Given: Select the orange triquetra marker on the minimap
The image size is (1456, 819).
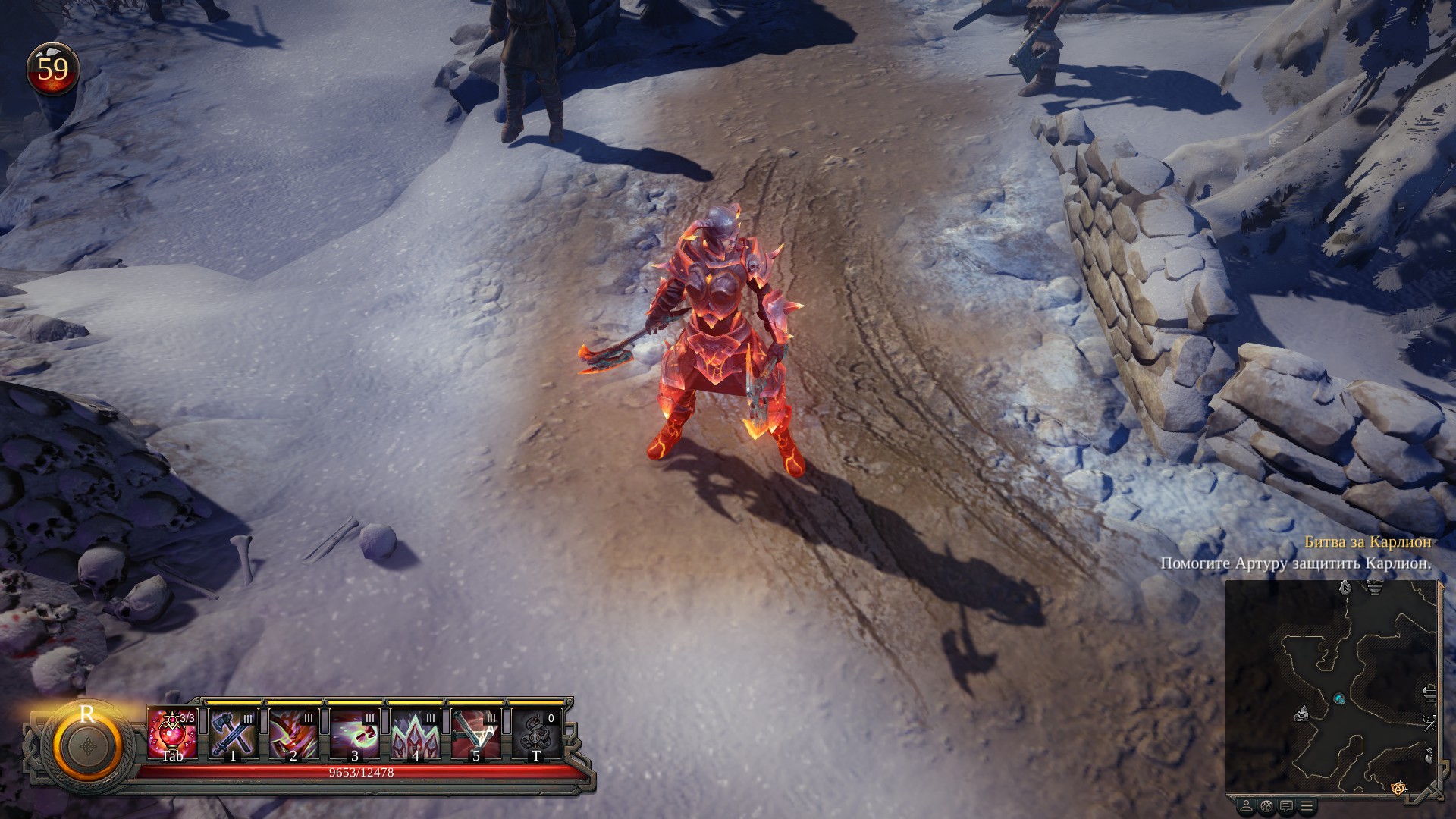Looking at the screenshot, I should [1399, 789].
